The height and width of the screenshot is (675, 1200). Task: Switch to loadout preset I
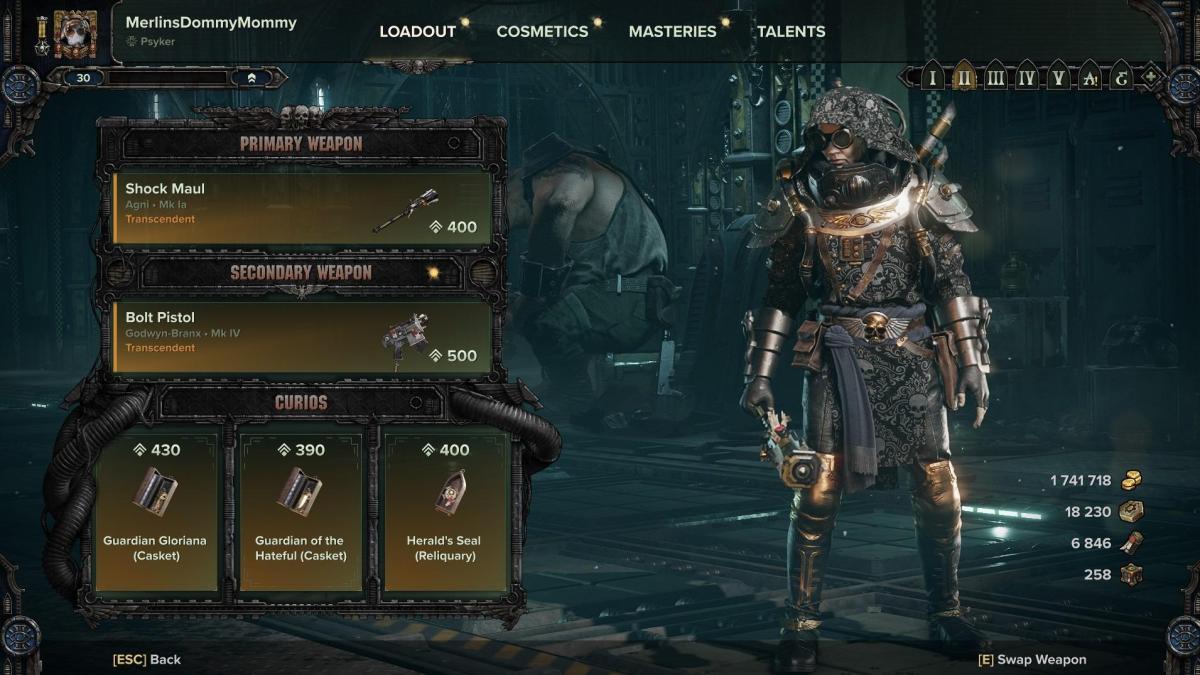coord(933,77)
